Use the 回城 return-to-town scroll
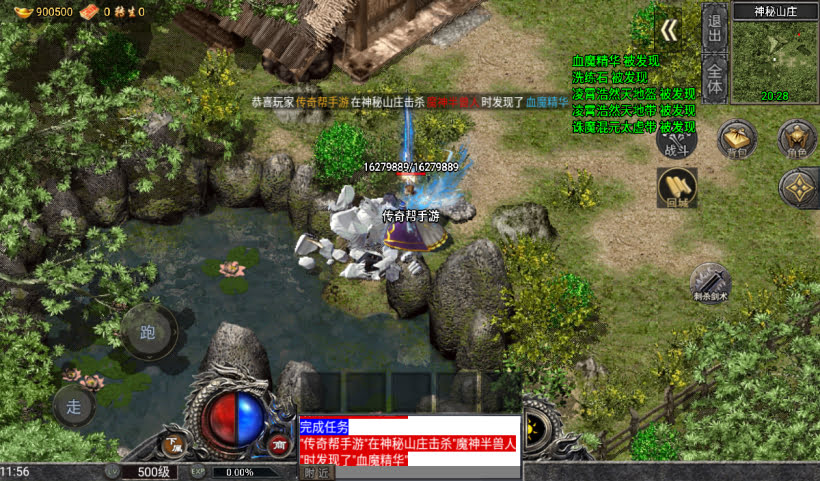The image size is (820, 481). click(x=677, y=187)
